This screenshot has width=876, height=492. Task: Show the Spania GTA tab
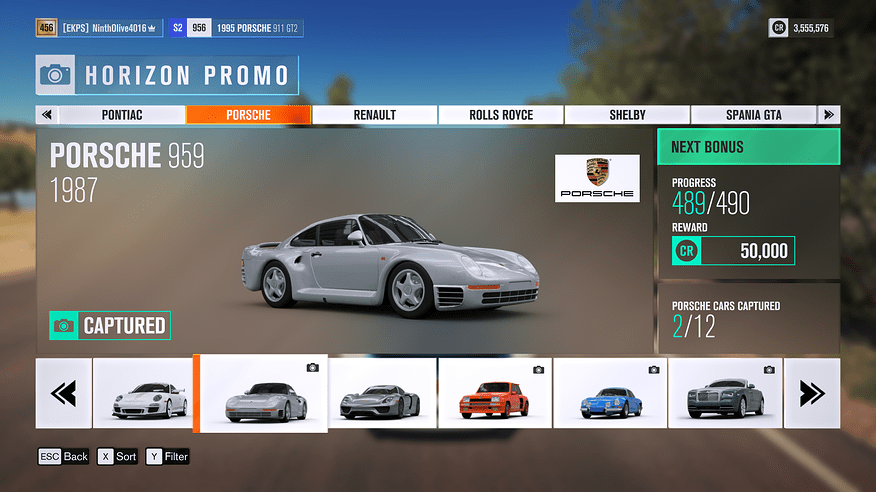[x=752, y=115]
